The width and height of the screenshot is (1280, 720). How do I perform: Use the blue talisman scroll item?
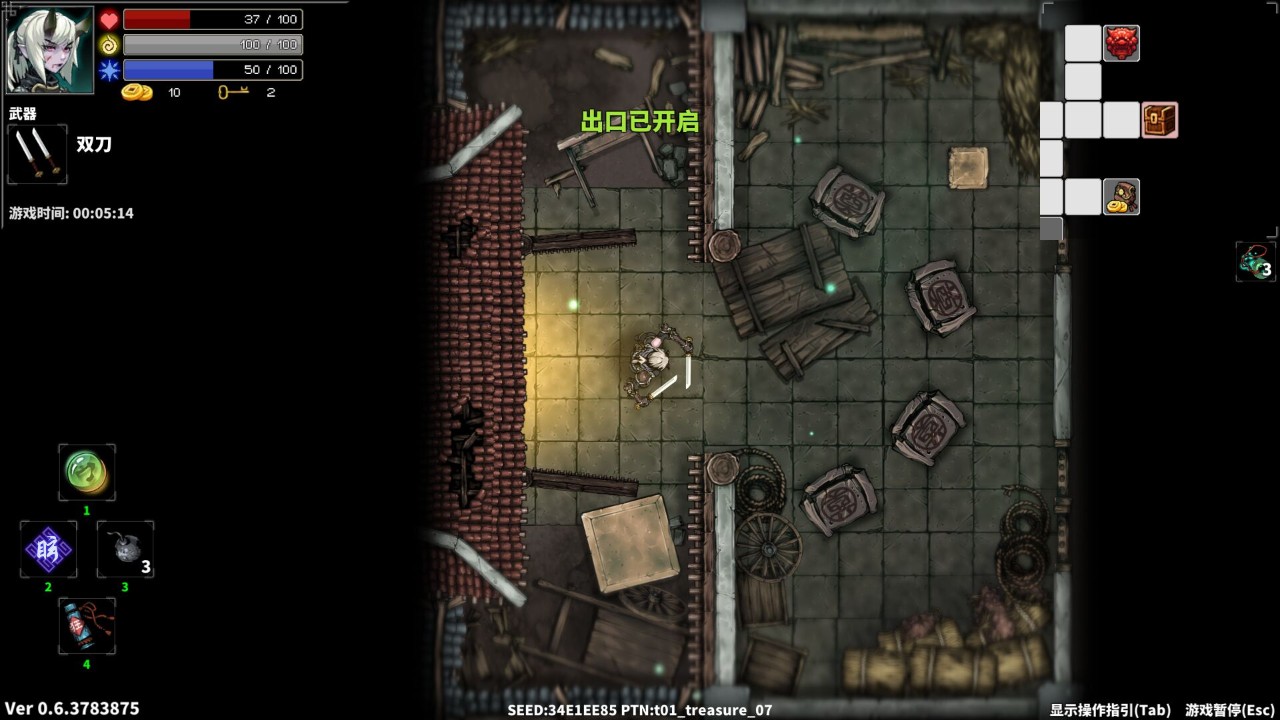tap(87, 626)
